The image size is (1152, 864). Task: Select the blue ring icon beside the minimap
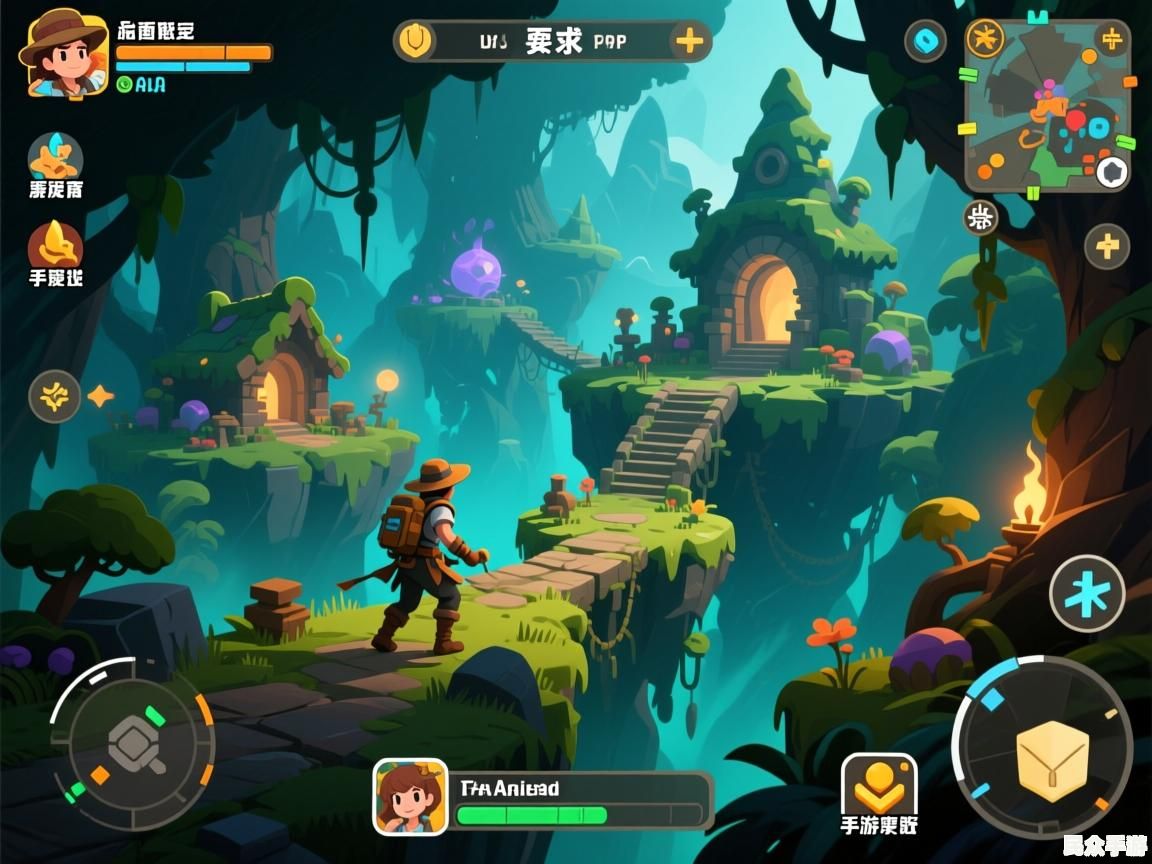point(925,42)
